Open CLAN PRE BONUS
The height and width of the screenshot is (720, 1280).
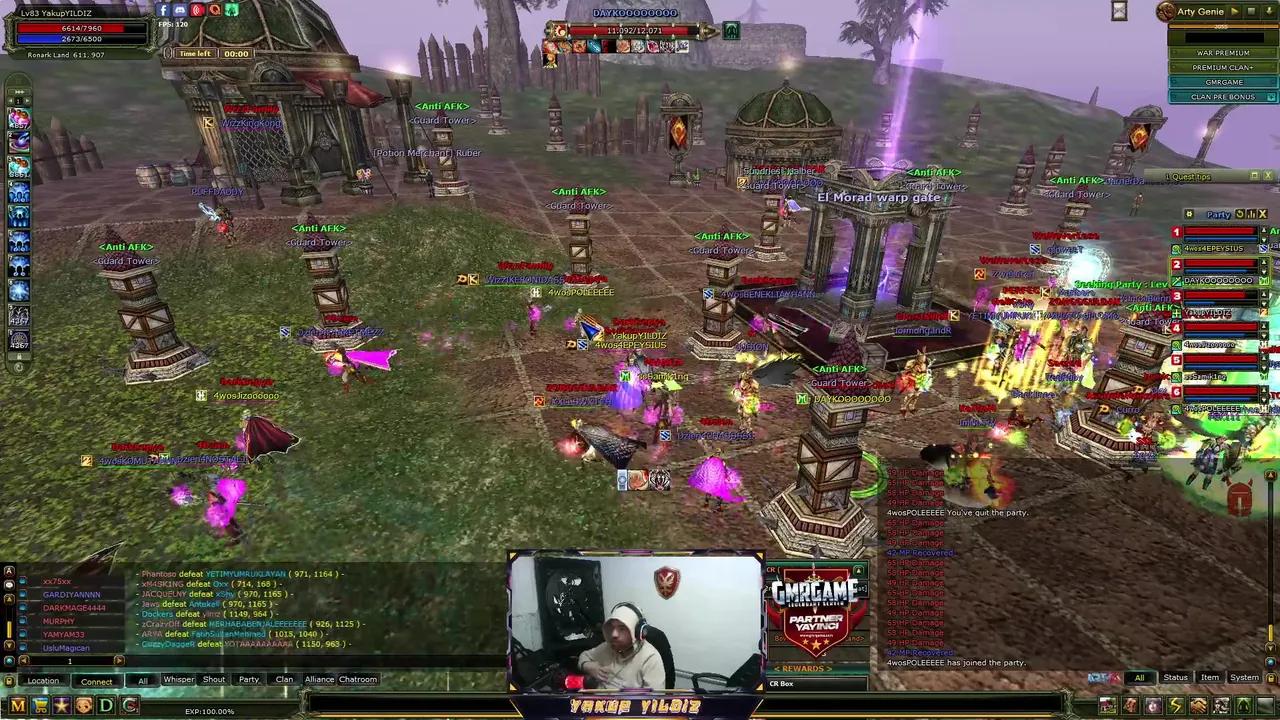(x=1223, y=96)
